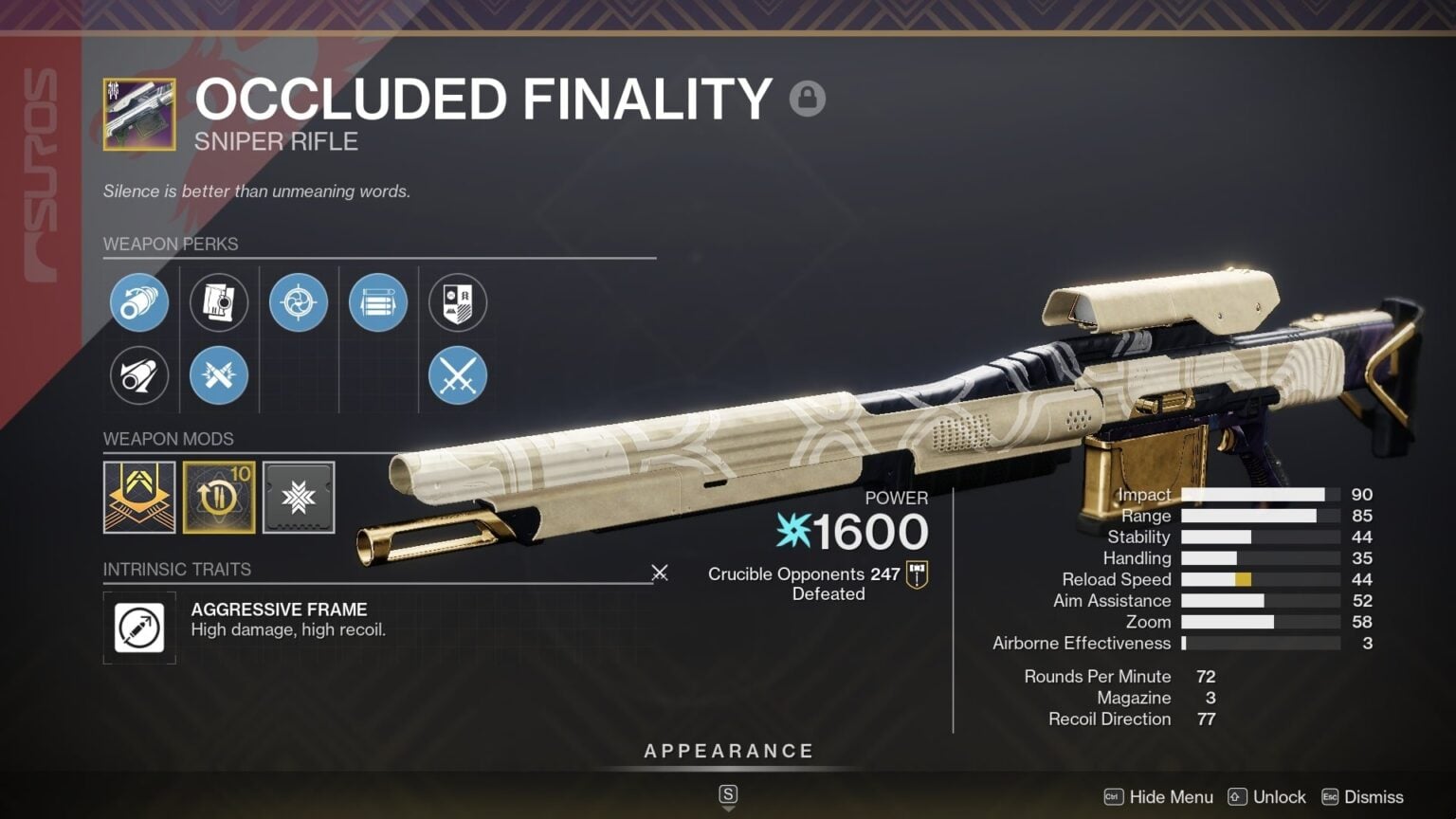The image size is (1456, 819).
Task: Select the crossed swords trait perk
Action: coord(458,375)
